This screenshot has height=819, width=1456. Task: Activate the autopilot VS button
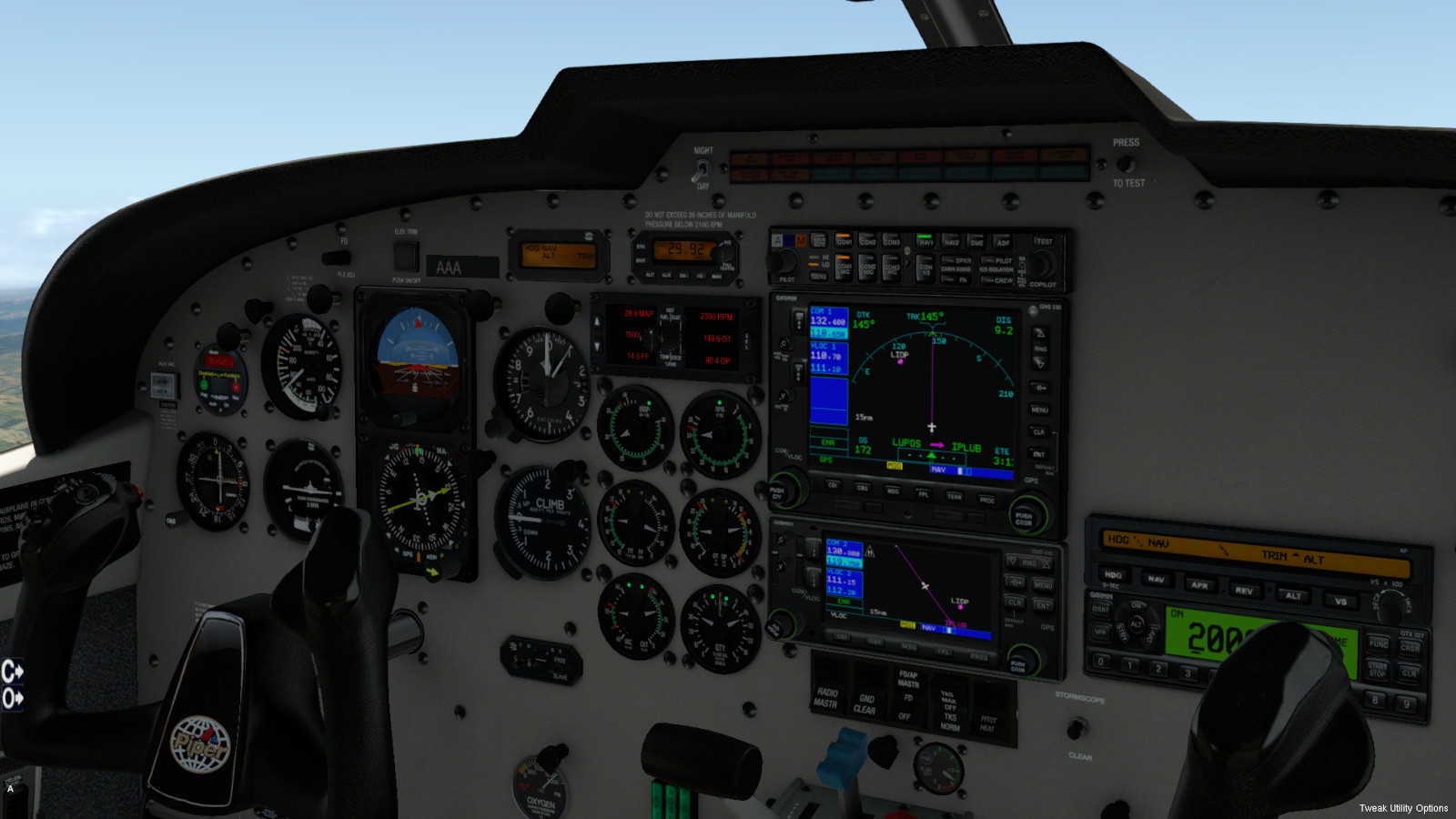pos(1340,602)
